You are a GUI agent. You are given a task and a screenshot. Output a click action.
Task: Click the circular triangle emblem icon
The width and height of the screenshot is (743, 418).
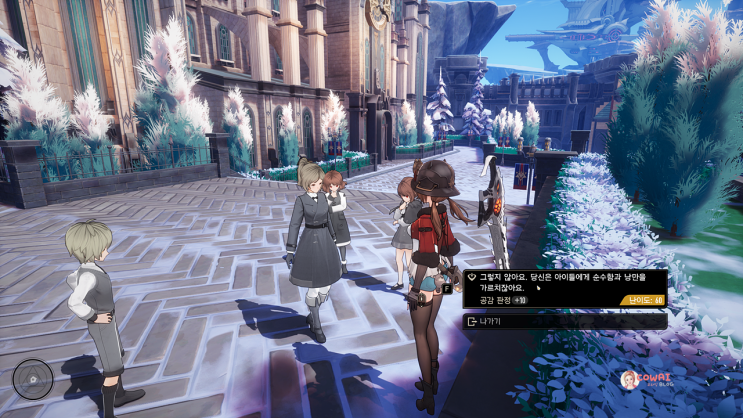[33, 379]
